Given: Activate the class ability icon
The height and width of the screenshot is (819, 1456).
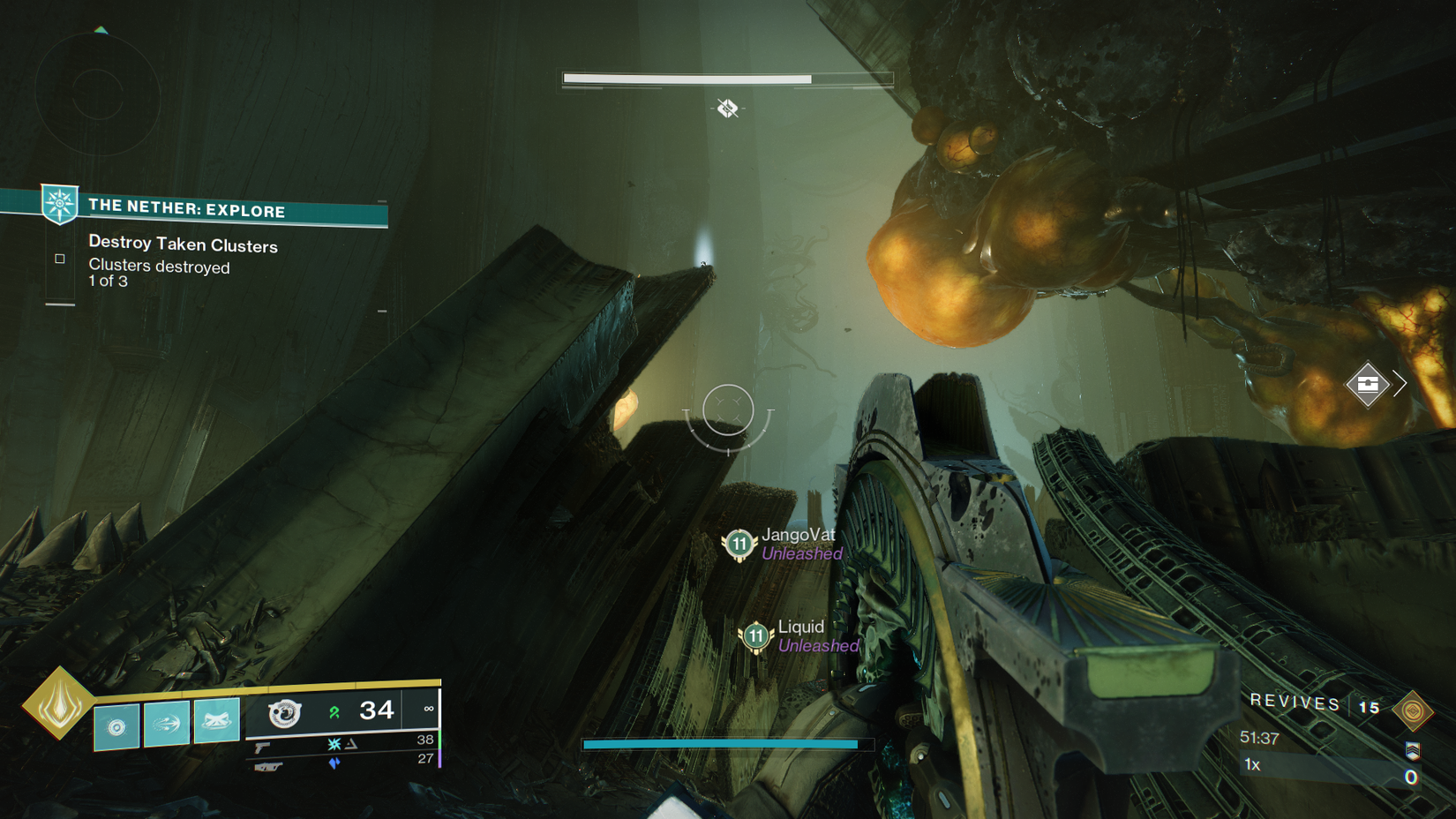Looking at the screenshot, I should tap(216, 721).
